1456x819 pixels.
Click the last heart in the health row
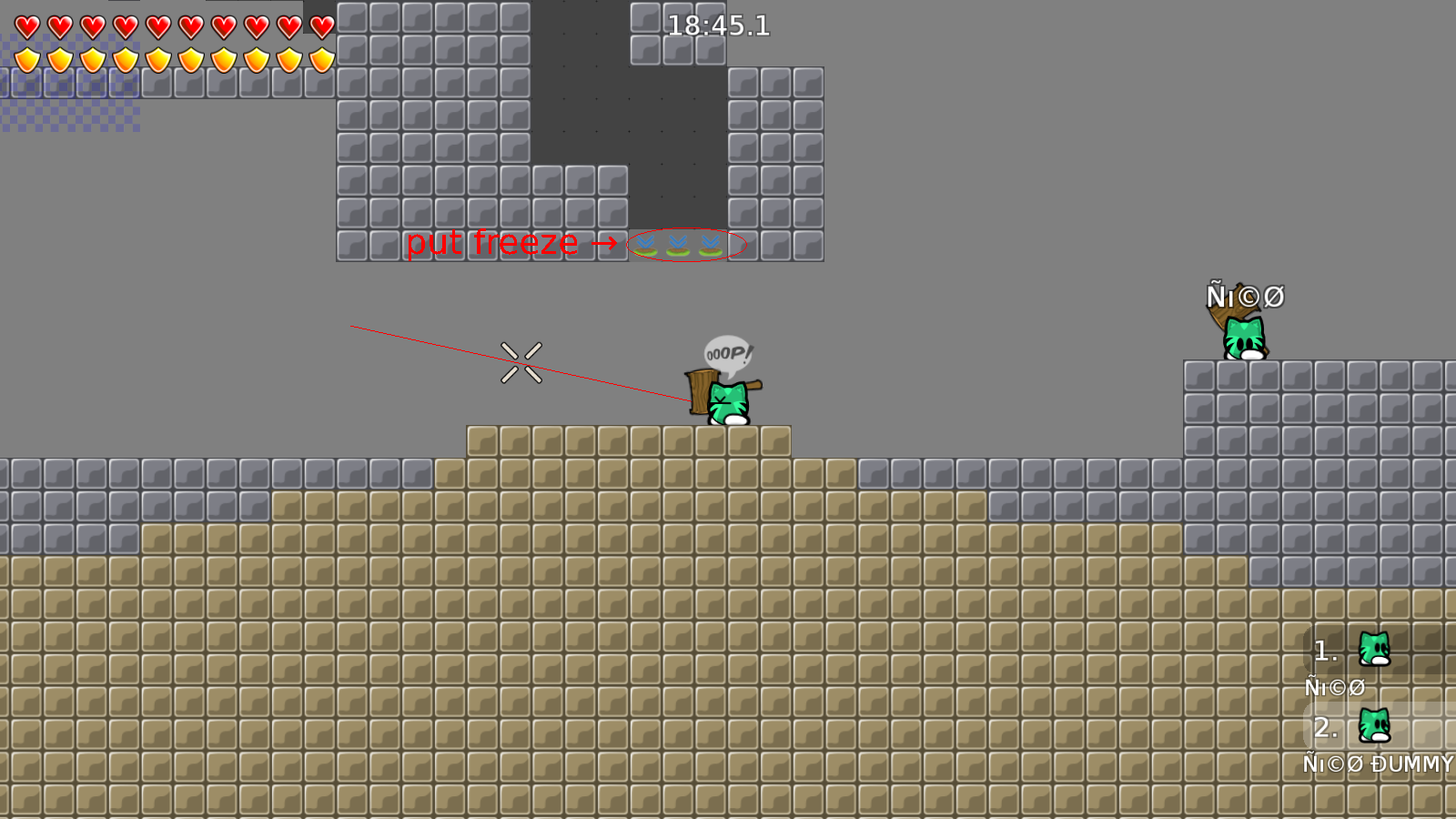coord(320,27)
